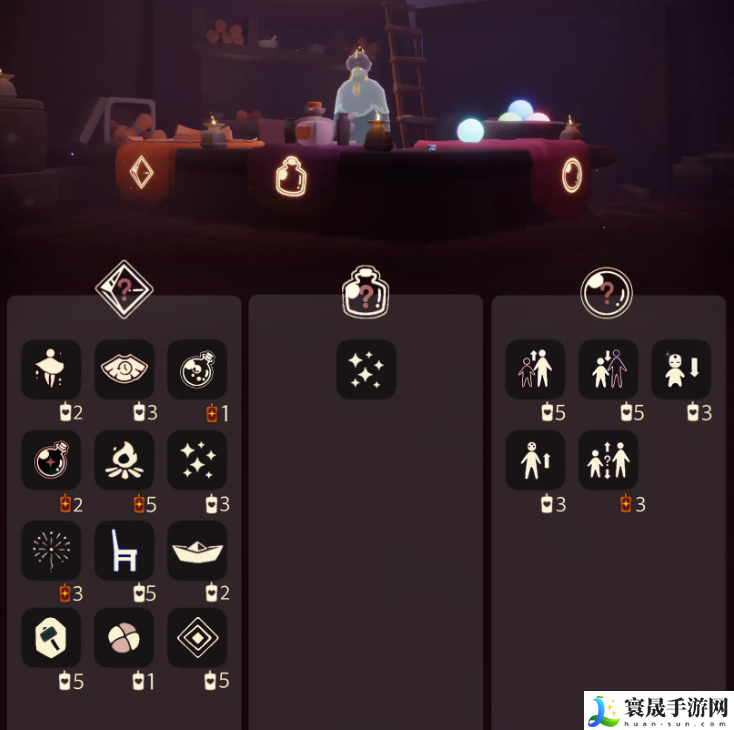Screen dimensions: 734x730
Task: Select the floating figure spell icon
Action: (x=52, y=369)
